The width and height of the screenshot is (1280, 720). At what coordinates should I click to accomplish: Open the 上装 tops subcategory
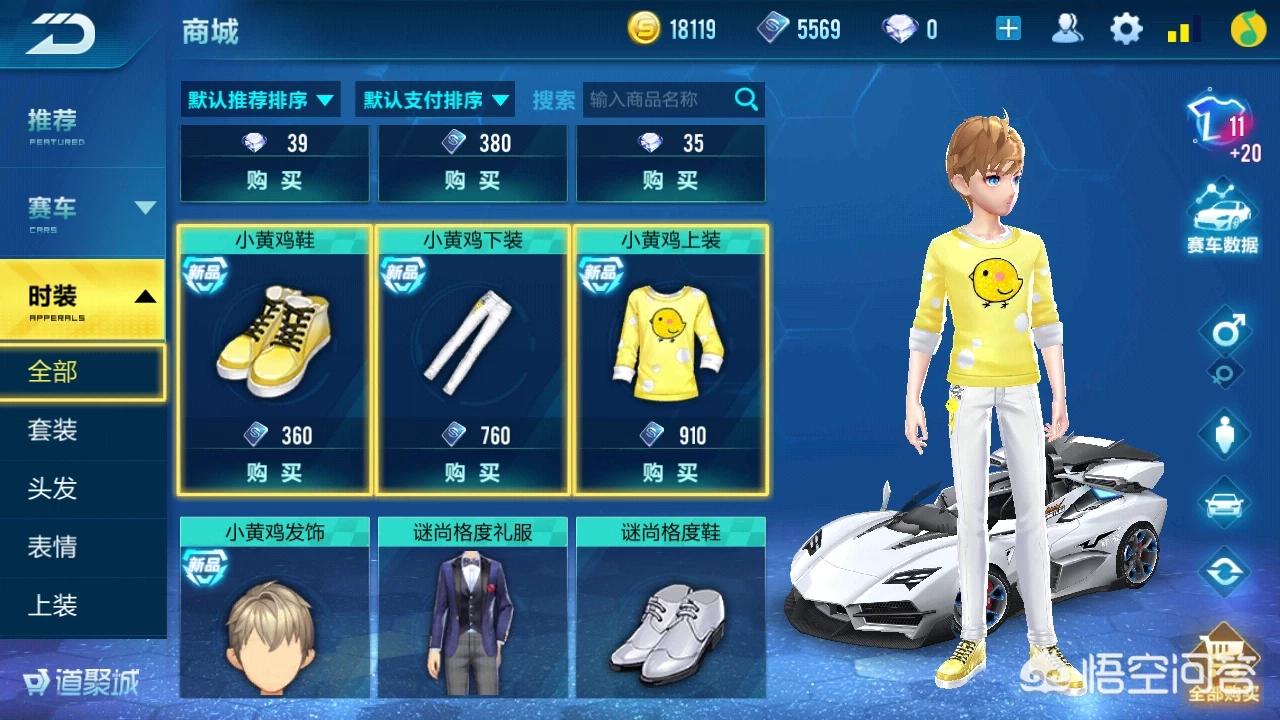(x=52, y=605)
